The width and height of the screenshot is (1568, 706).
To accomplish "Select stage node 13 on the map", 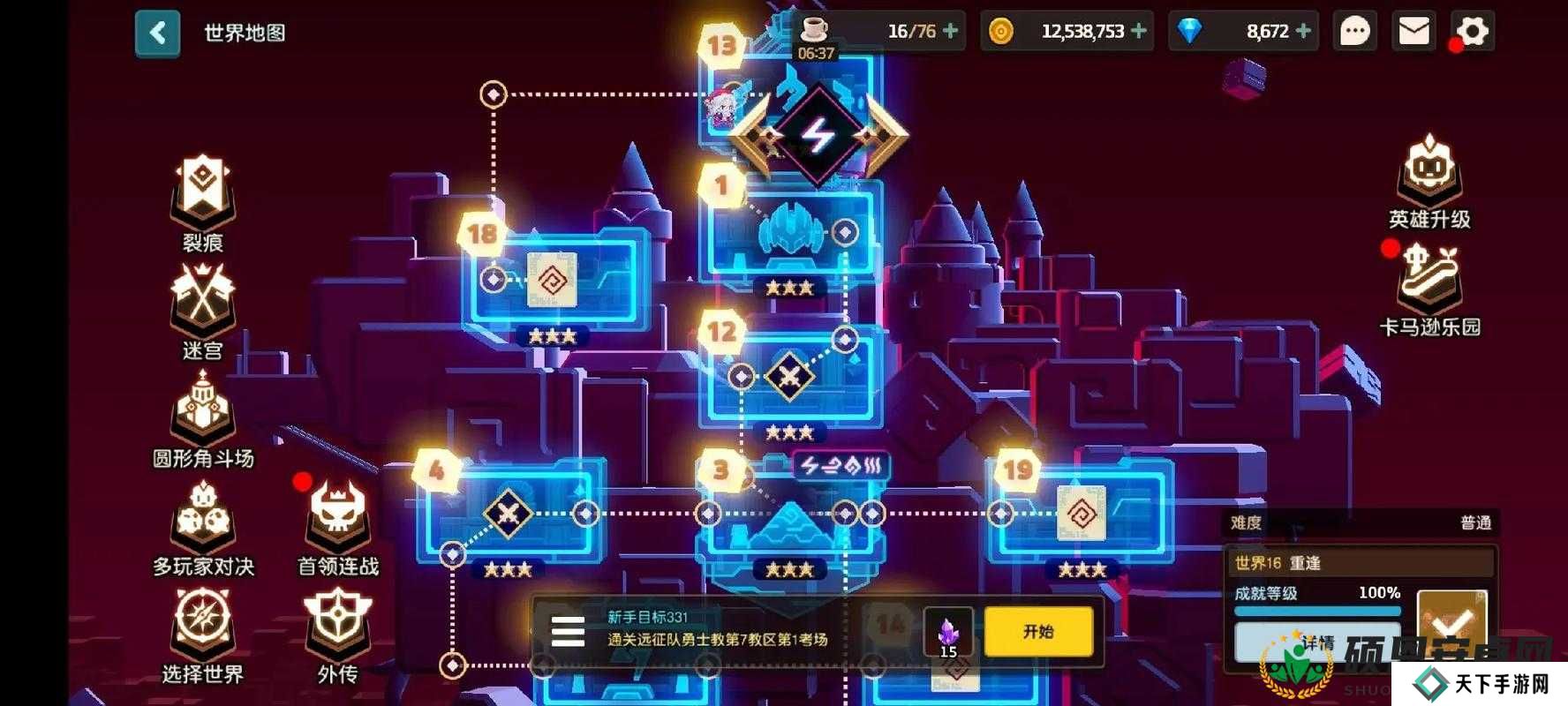I will click(x=720, y=42).
